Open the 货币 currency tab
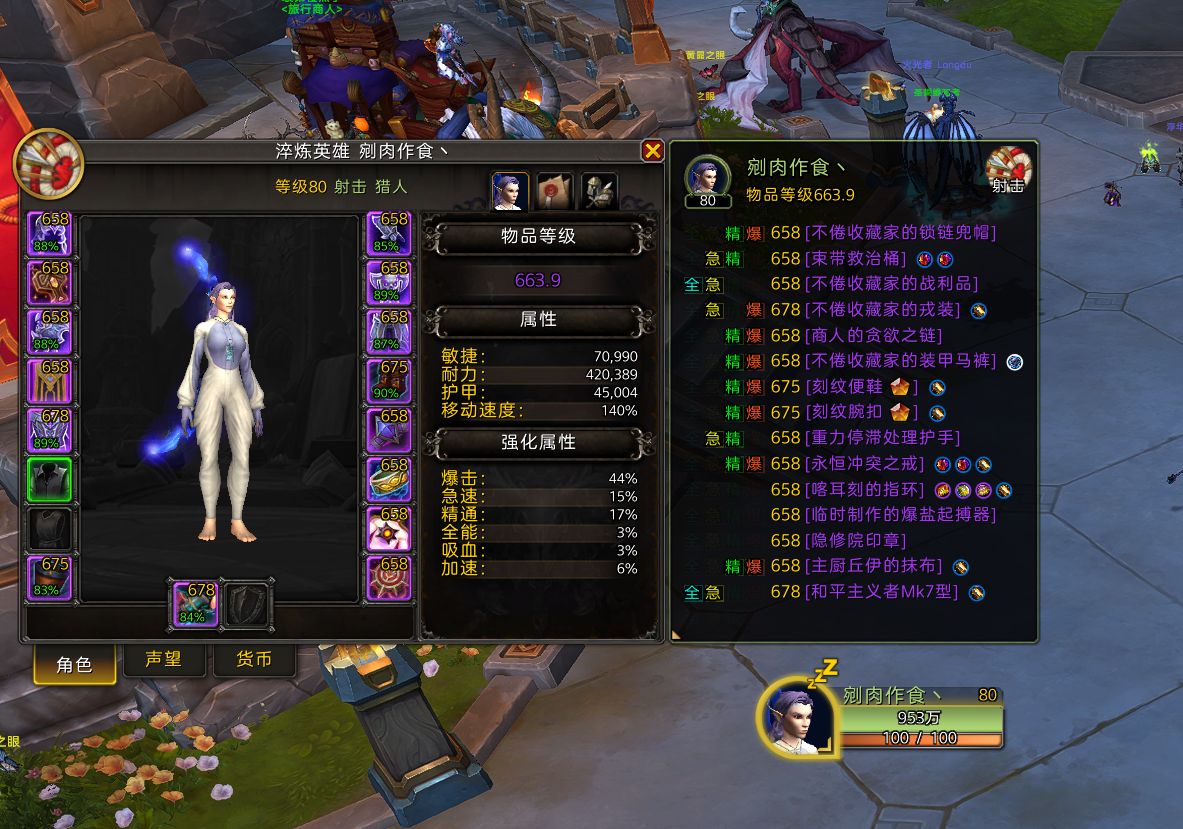The height and width of the screenshot is (829, 1183). coord(254,660)
